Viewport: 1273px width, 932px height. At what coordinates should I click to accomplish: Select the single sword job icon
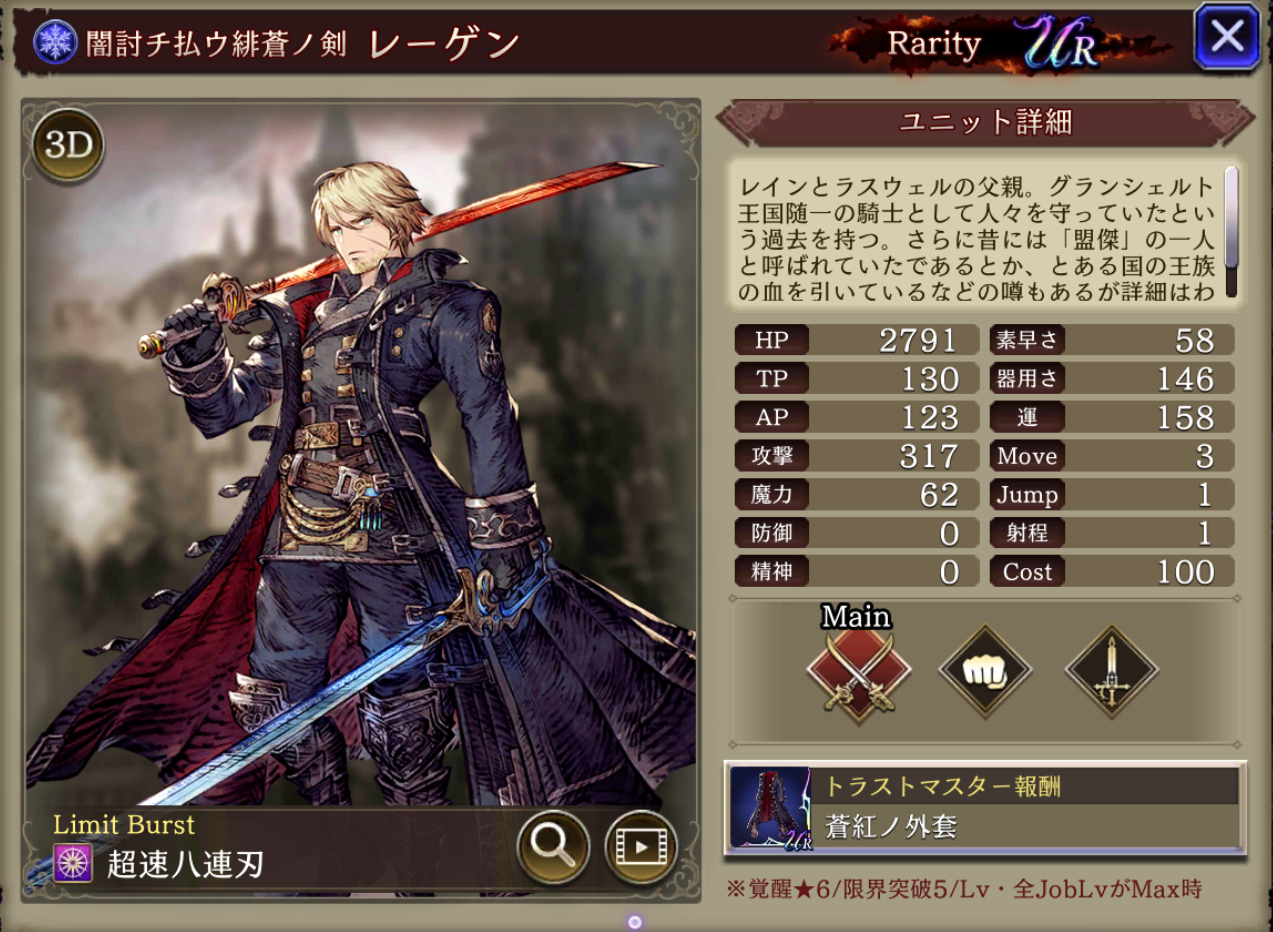pyautogui.click(x=1112, y=672)
